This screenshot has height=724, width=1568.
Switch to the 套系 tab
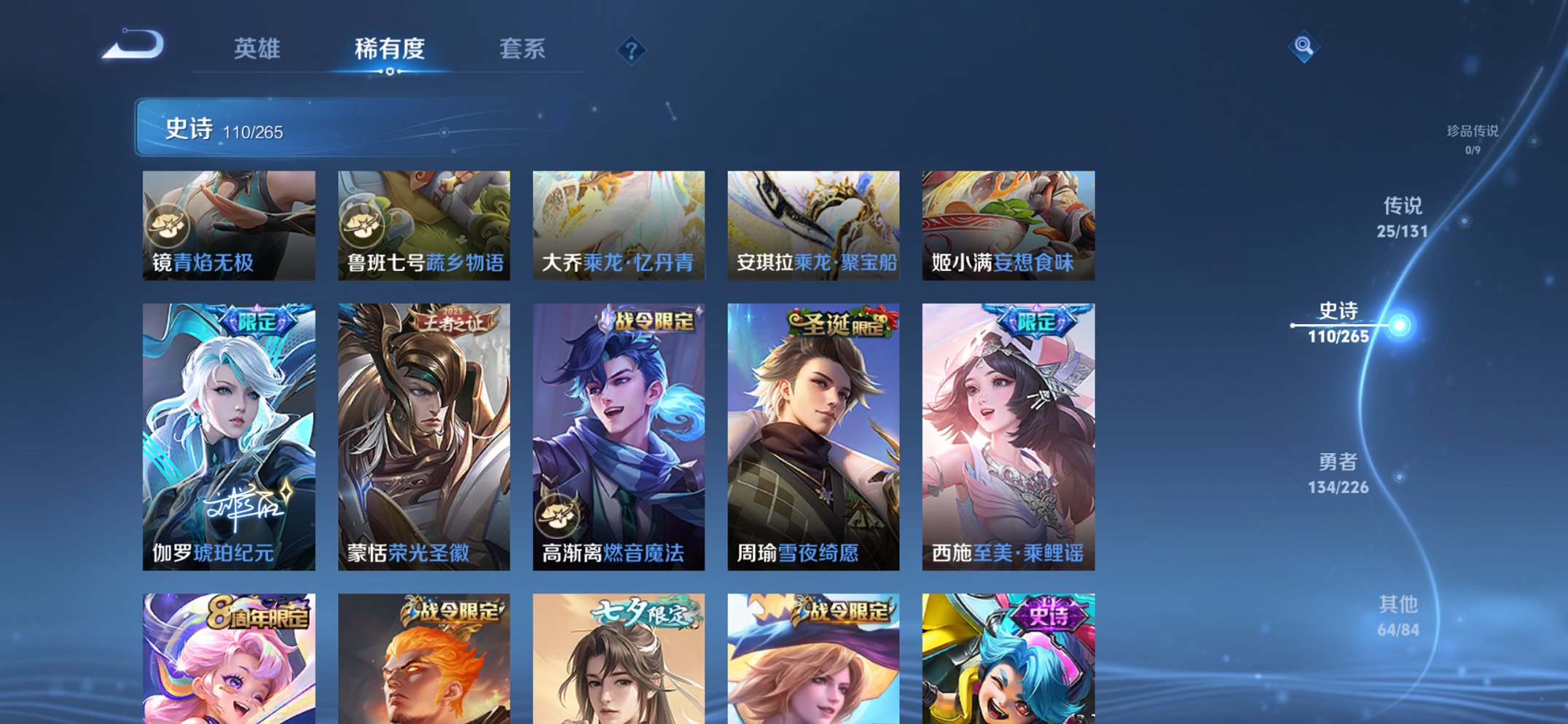(523, 48)
